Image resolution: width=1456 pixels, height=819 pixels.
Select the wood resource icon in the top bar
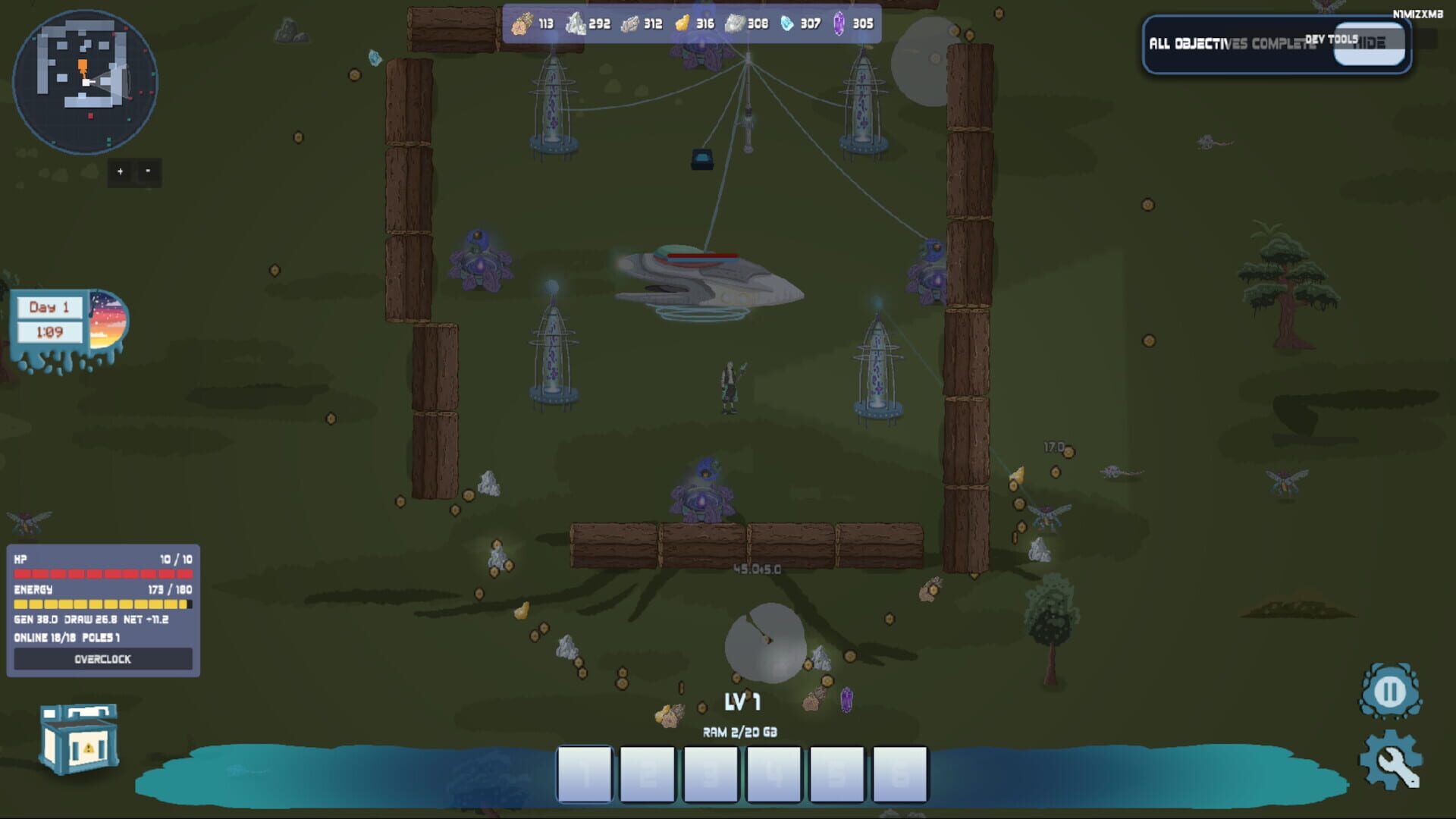click(522, 24)
